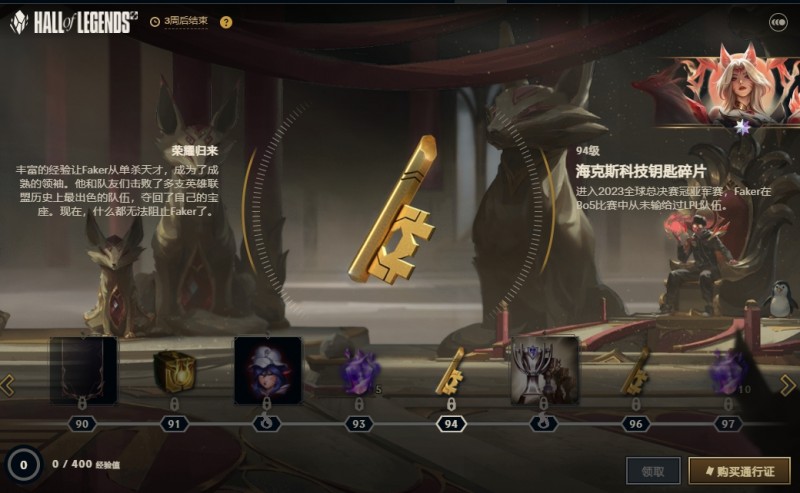
Task: Choose the trophy skin reward after level 94
Action: click(x=544, y=369)
